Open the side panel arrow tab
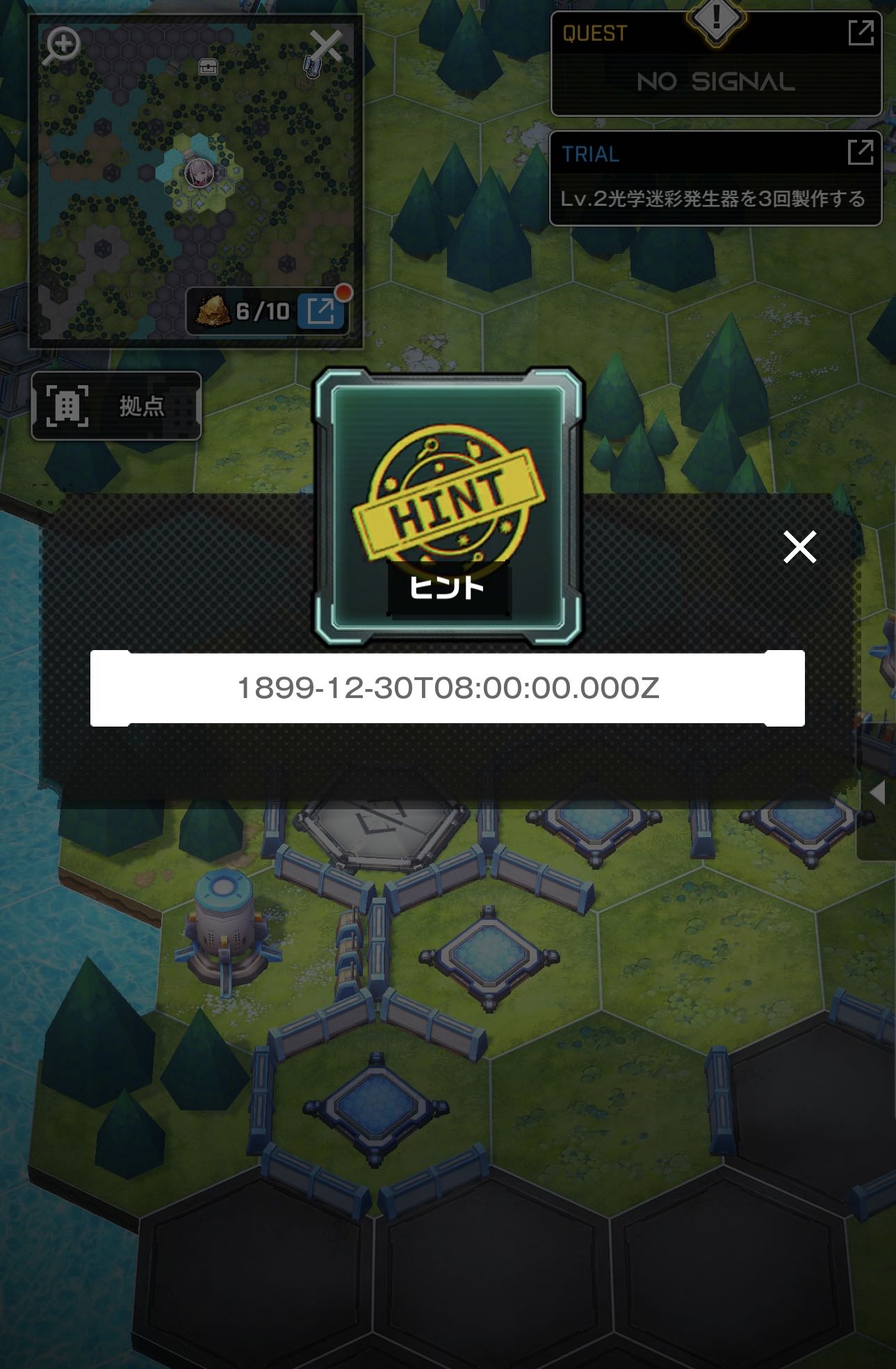 (878, 792)
